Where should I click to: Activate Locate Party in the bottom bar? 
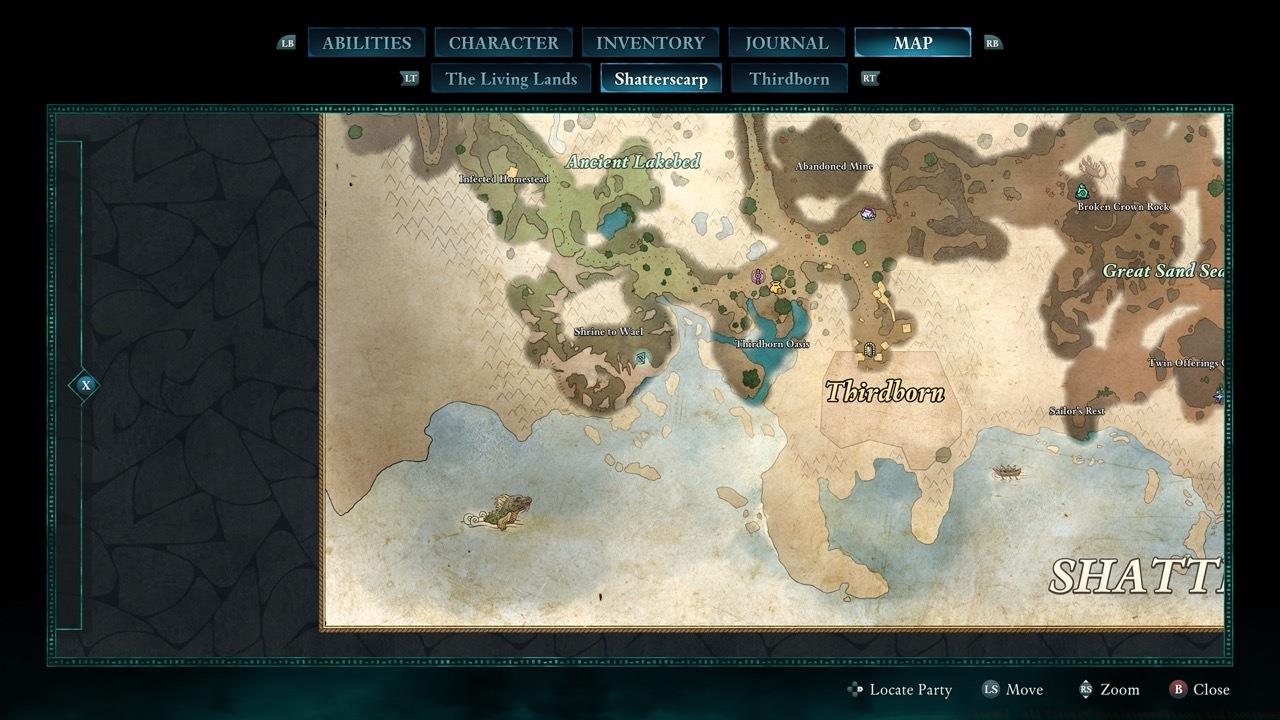pyautogui.click(x=912, y=689)
